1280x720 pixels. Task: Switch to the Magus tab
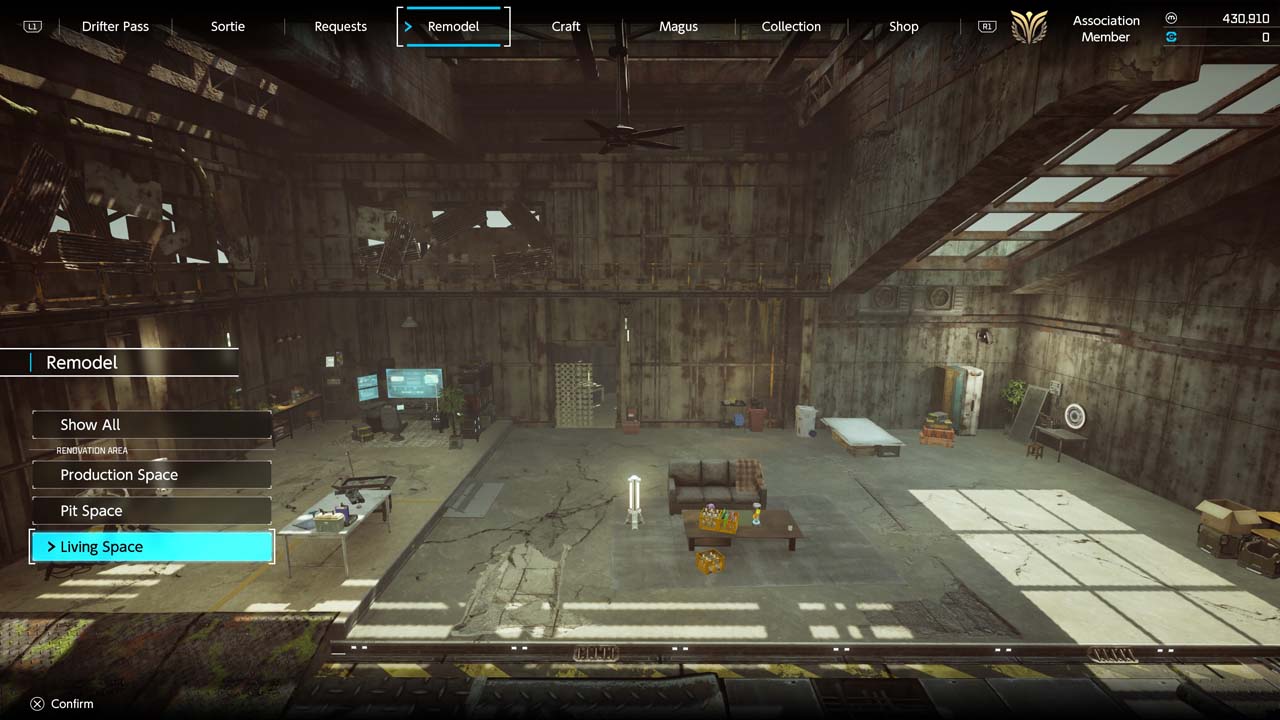tap(678, 26)
